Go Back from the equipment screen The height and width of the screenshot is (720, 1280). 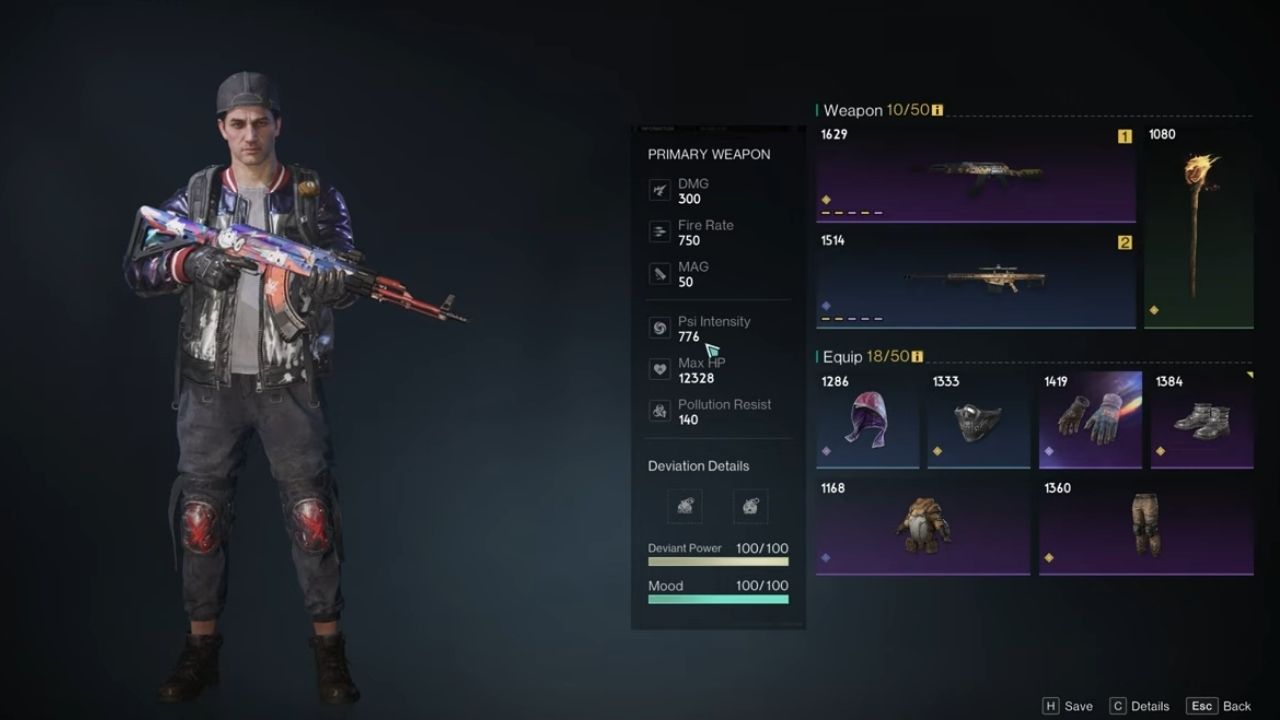(x=1219, y=706)
